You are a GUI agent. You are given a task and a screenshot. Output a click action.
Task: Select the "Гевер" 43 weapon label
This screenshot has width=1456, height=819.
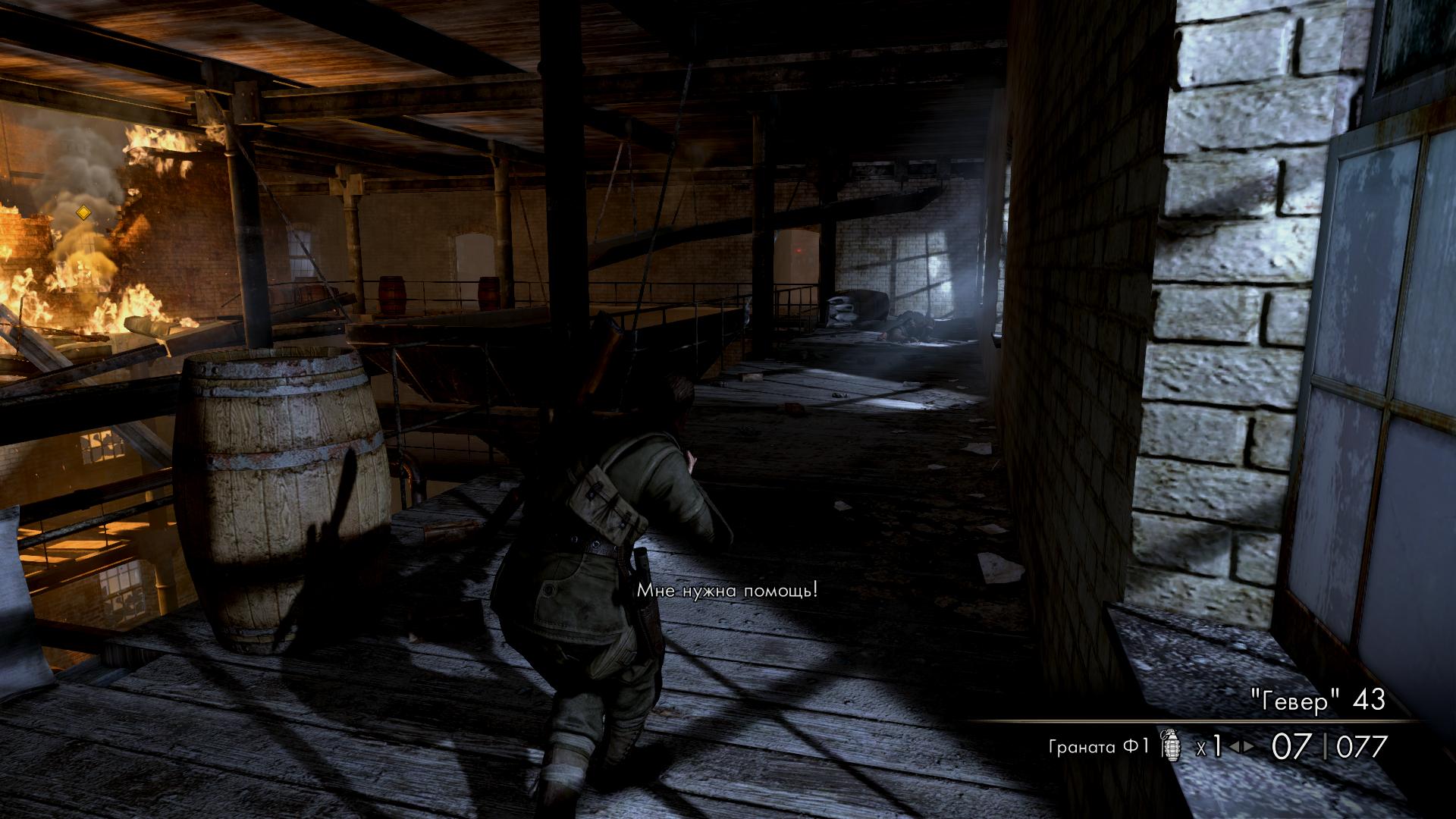[1306, 701]
